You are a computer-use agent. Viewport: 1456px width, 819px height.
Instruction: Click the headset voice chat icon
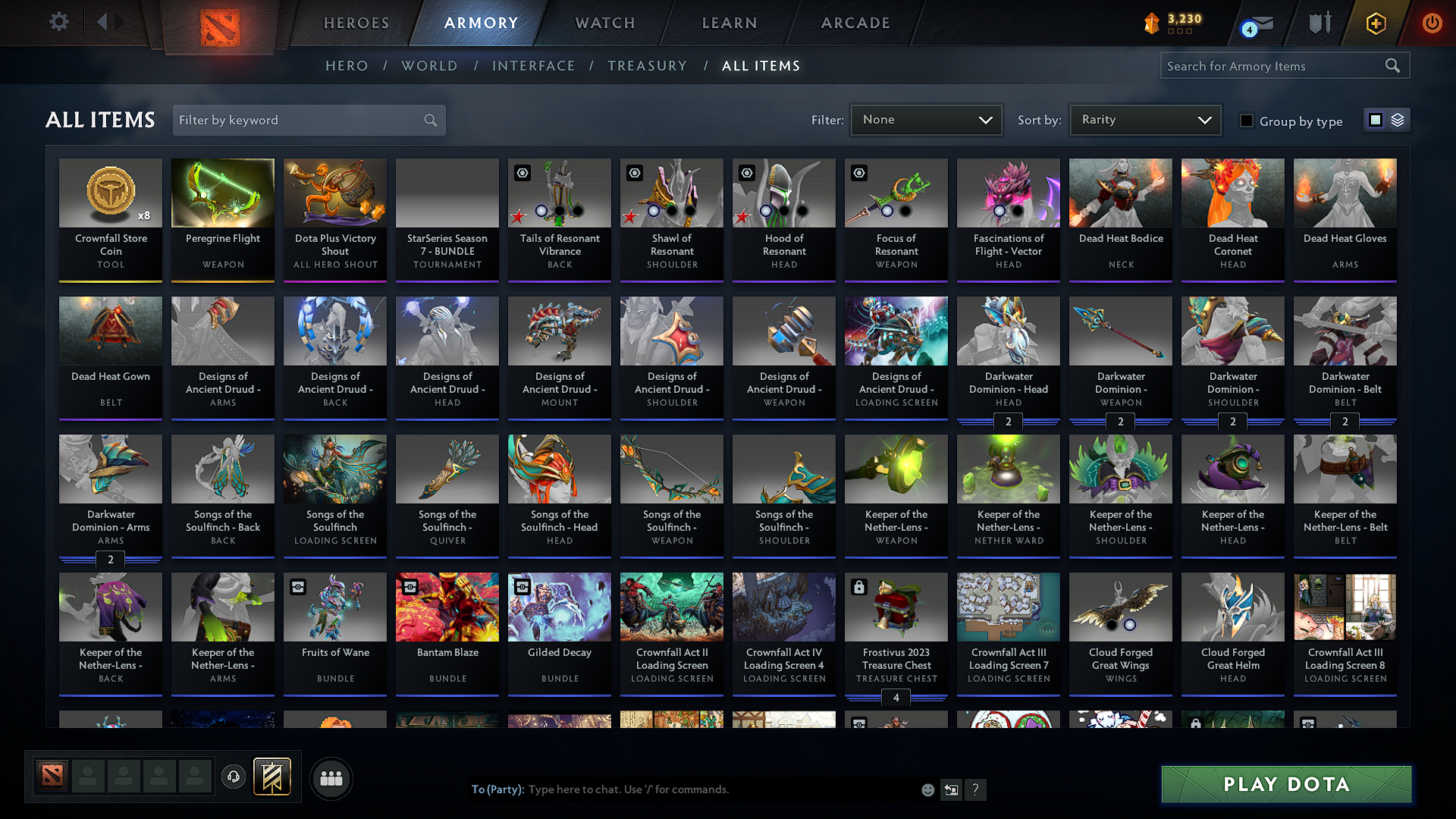click(x=234, y=777)
